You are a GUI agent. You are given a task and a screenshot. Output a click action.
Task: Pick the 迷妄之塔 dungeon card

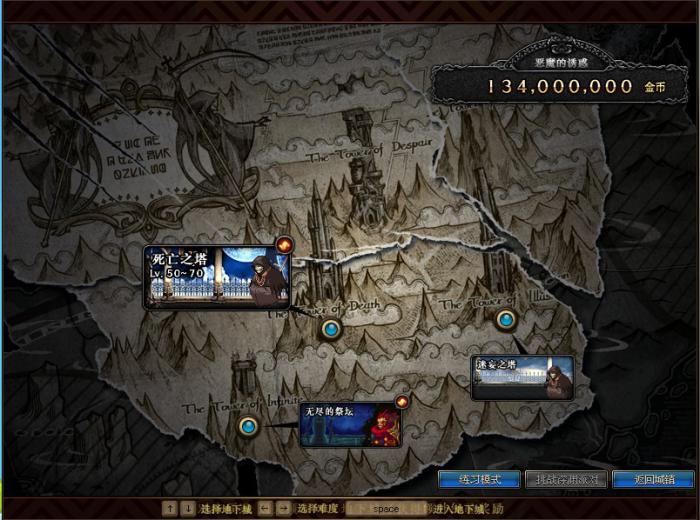523,377
